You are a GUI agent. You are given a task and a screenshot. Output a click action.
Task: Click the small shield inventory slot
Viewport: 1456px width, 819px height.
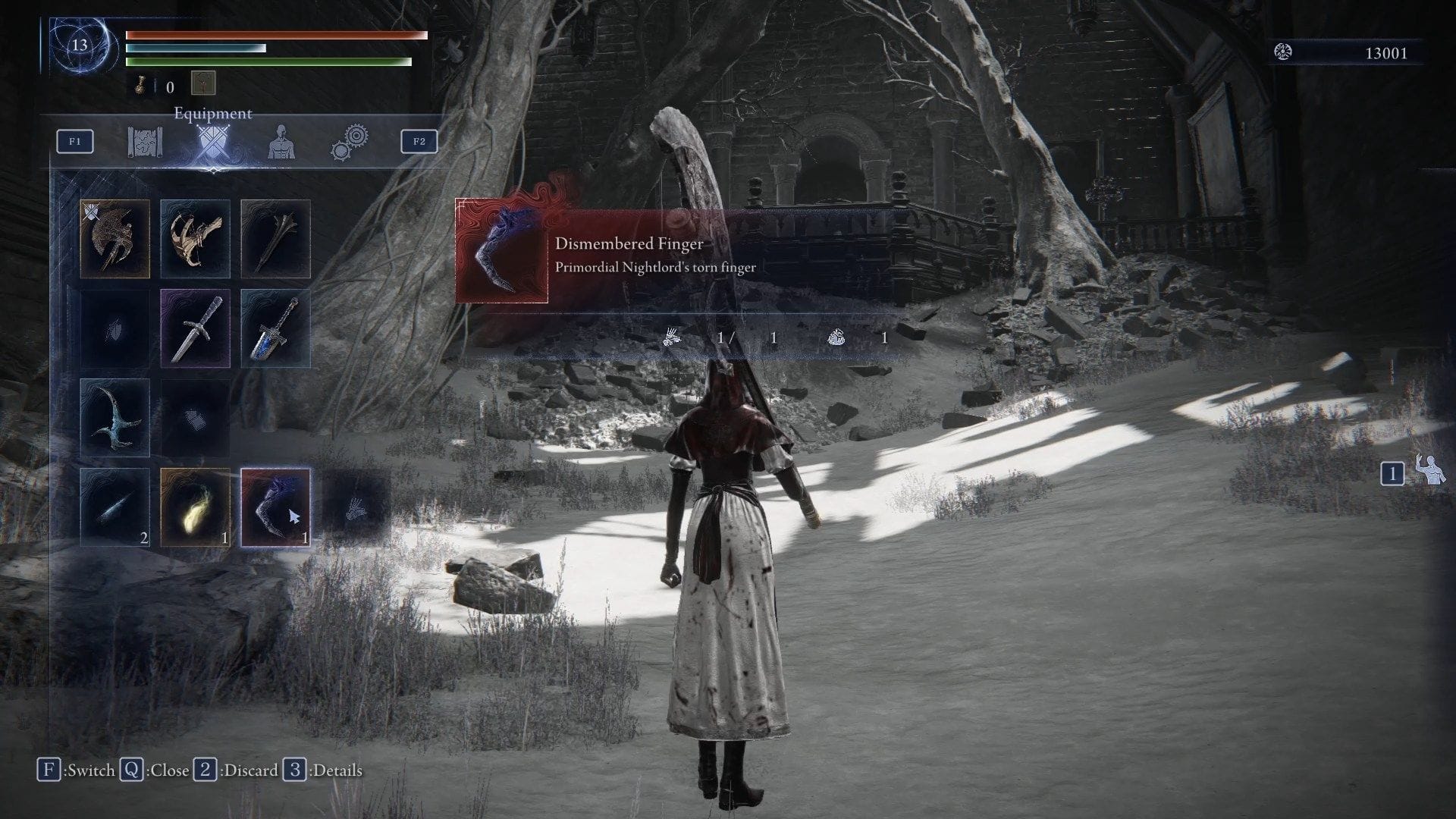115,328
